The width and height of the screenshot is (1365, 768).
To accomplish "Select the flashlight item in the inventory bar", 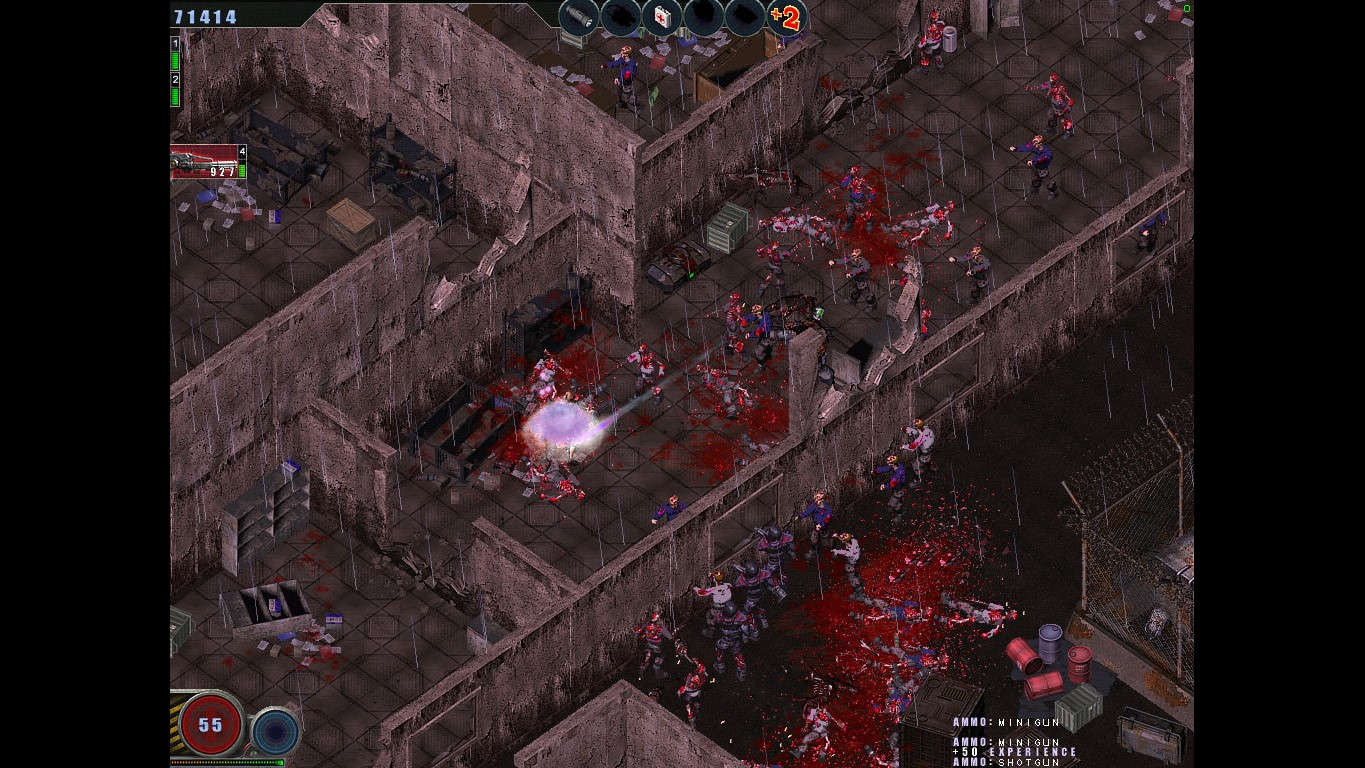I will [x=577, y=15].
